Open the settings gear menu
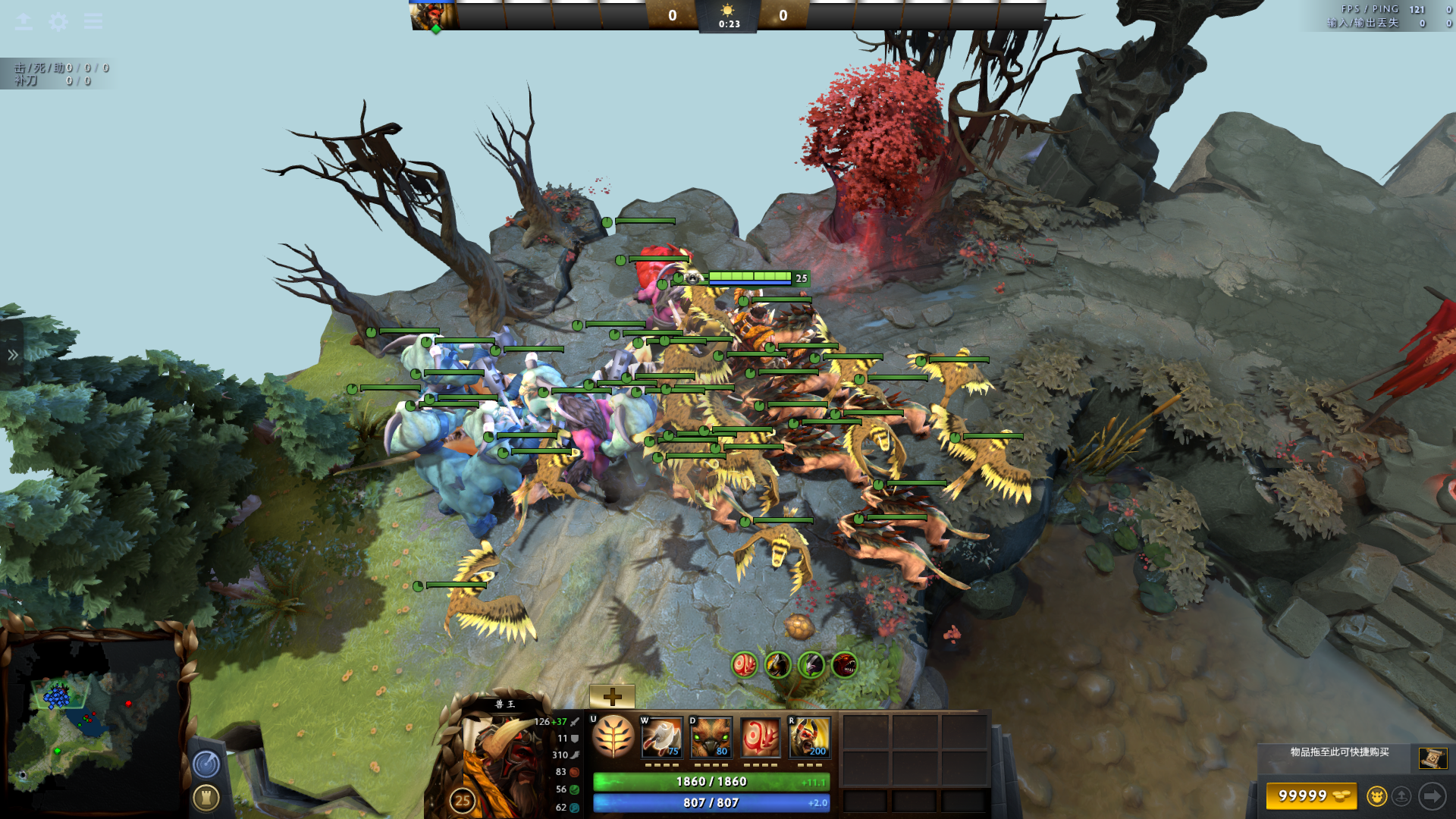The image size is (1456, 819). point(58,21)
